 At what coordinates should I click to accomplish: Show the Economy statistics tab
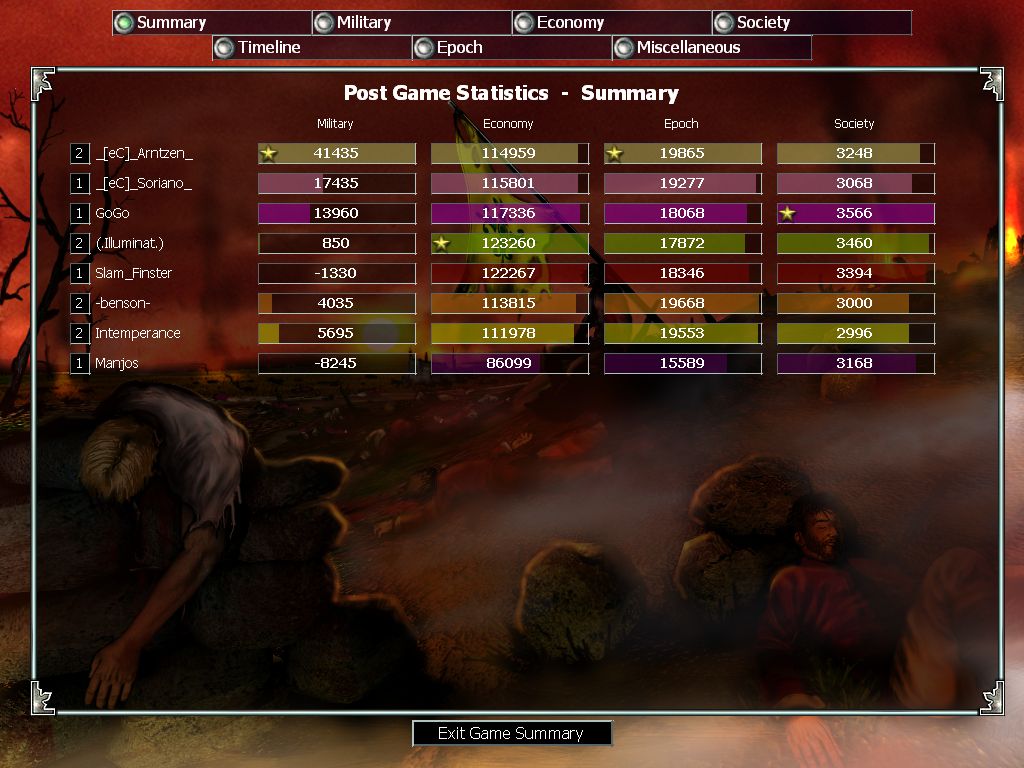tap(611, 22)
